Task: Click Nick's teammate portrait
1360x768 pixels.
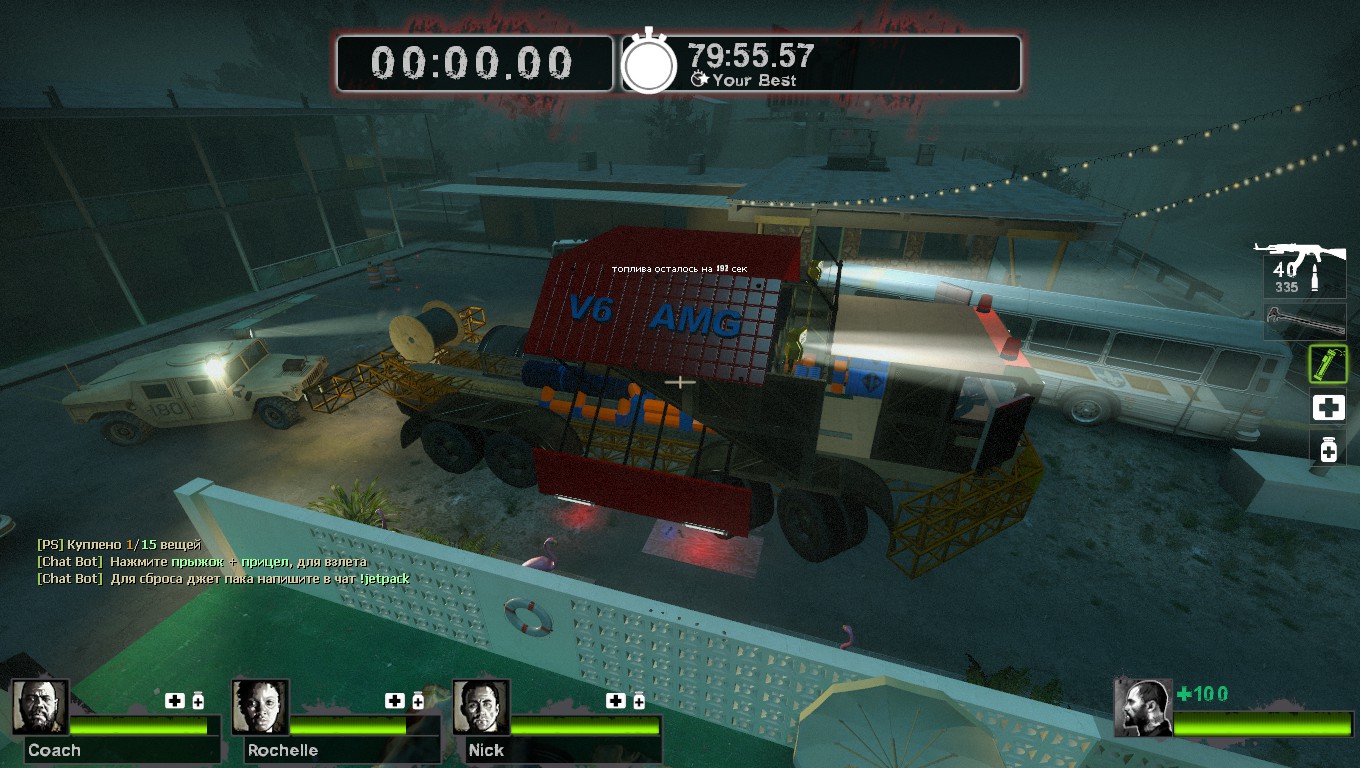Action: click(481, 707)
